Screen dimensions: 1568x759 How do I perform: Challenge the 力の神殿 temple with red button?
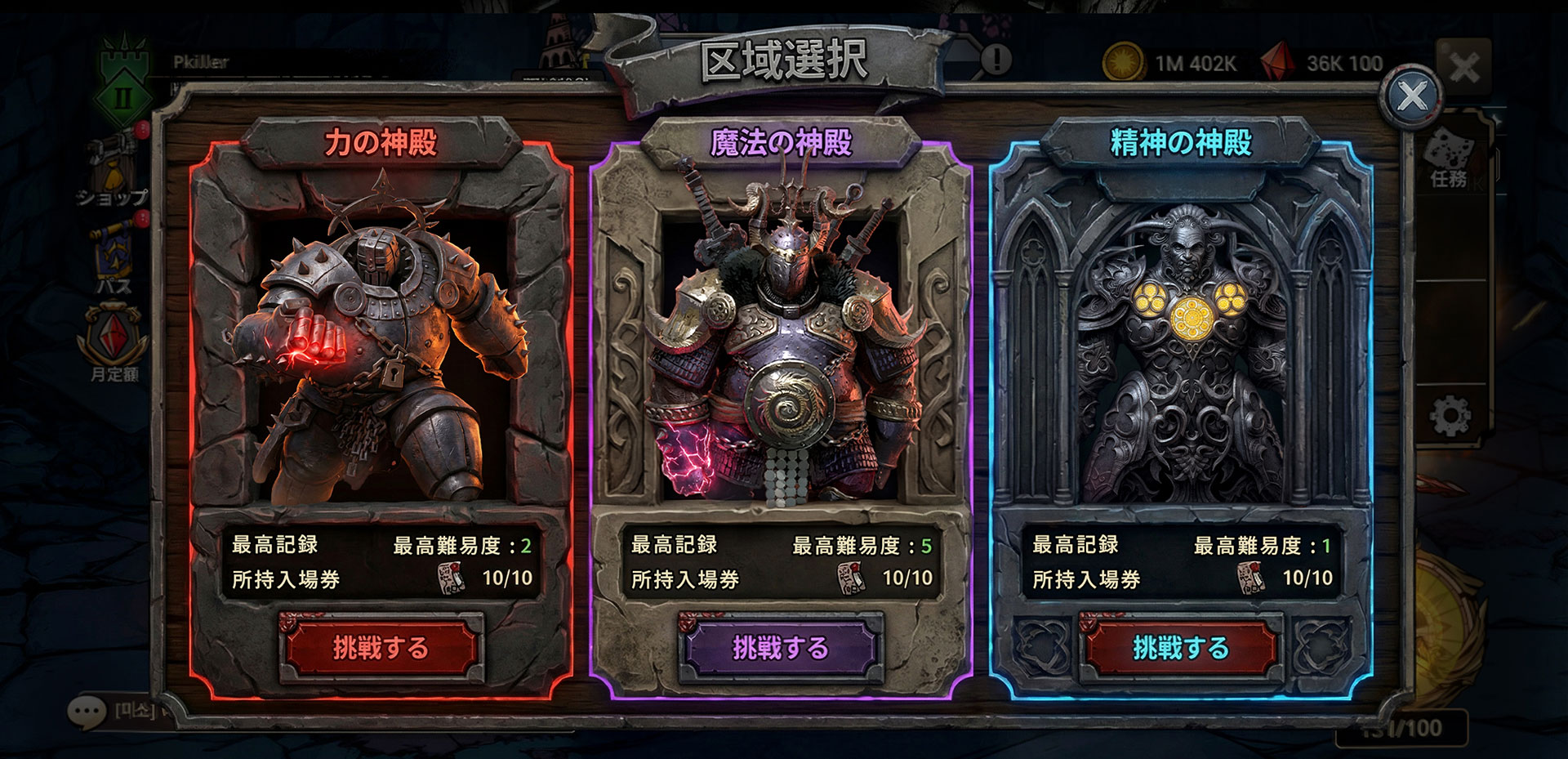(380, 648)
